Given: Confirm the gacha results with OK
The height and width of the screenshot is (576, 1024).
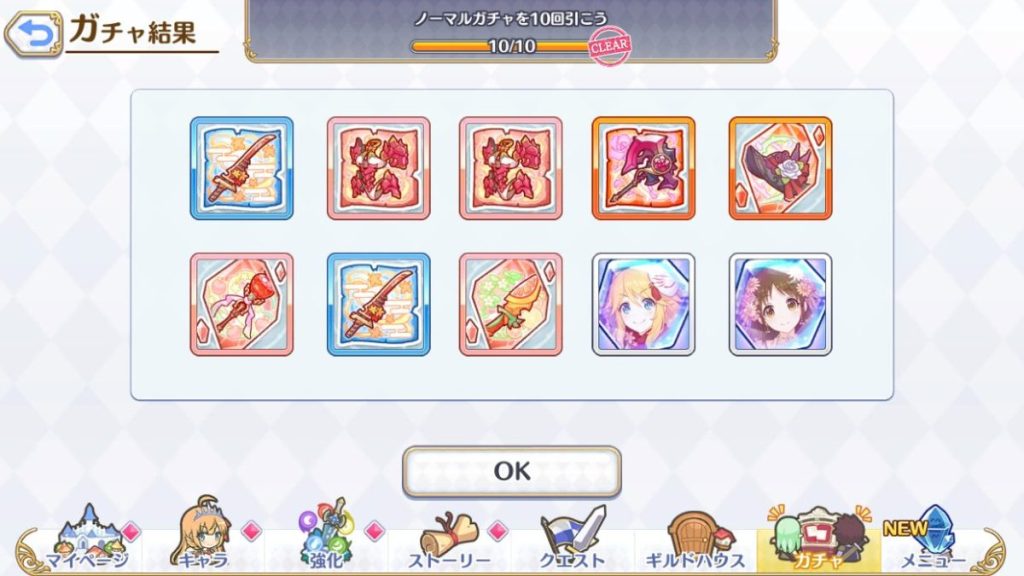Looking at the screenshot, I should [x=511, y=471].
